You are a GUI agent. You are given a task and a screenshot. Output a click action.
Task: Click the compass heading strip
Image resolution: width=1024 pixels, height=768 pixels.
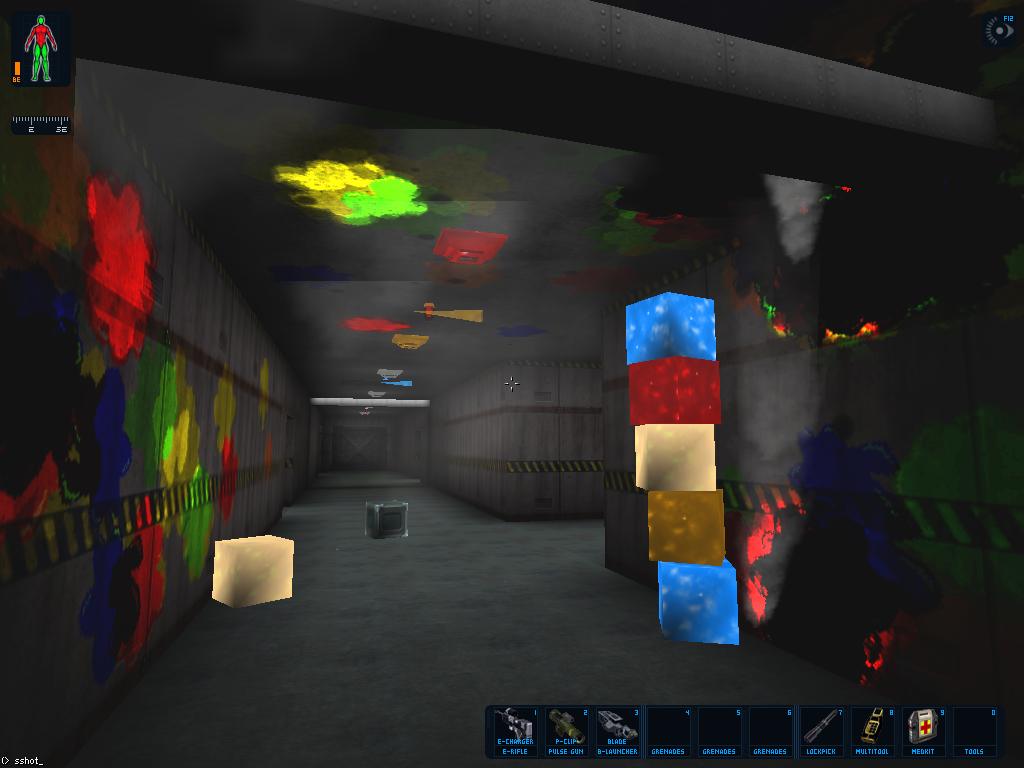click(x=41, y=125)
